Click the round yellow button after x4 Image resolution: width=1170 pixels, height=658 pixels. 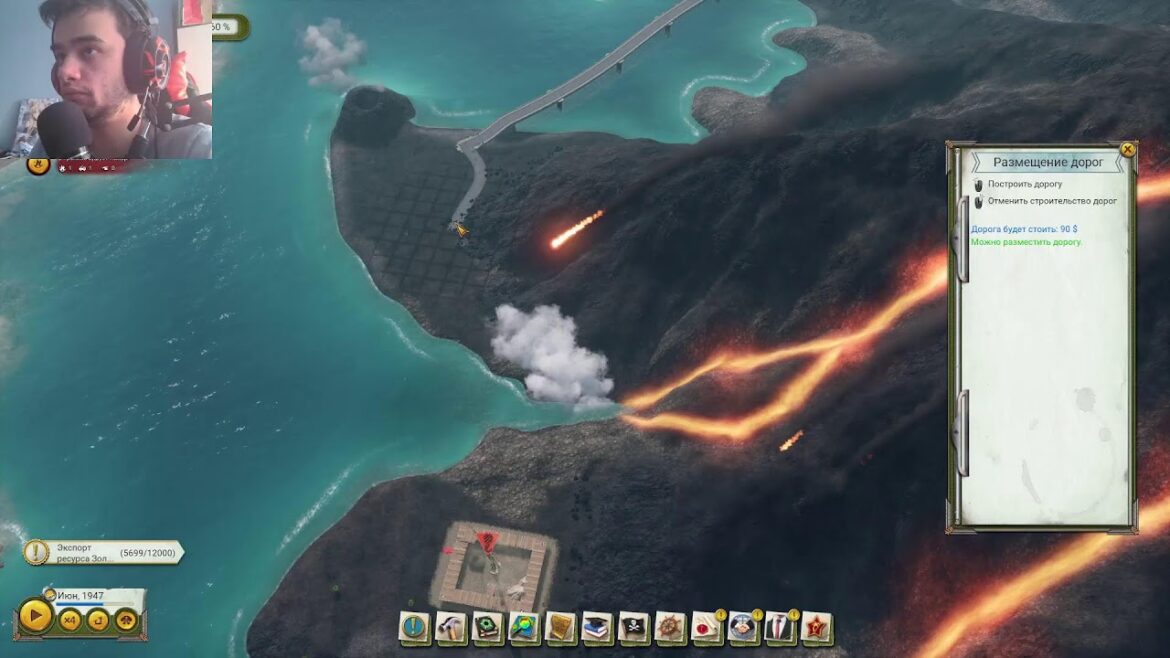point(98,620)
